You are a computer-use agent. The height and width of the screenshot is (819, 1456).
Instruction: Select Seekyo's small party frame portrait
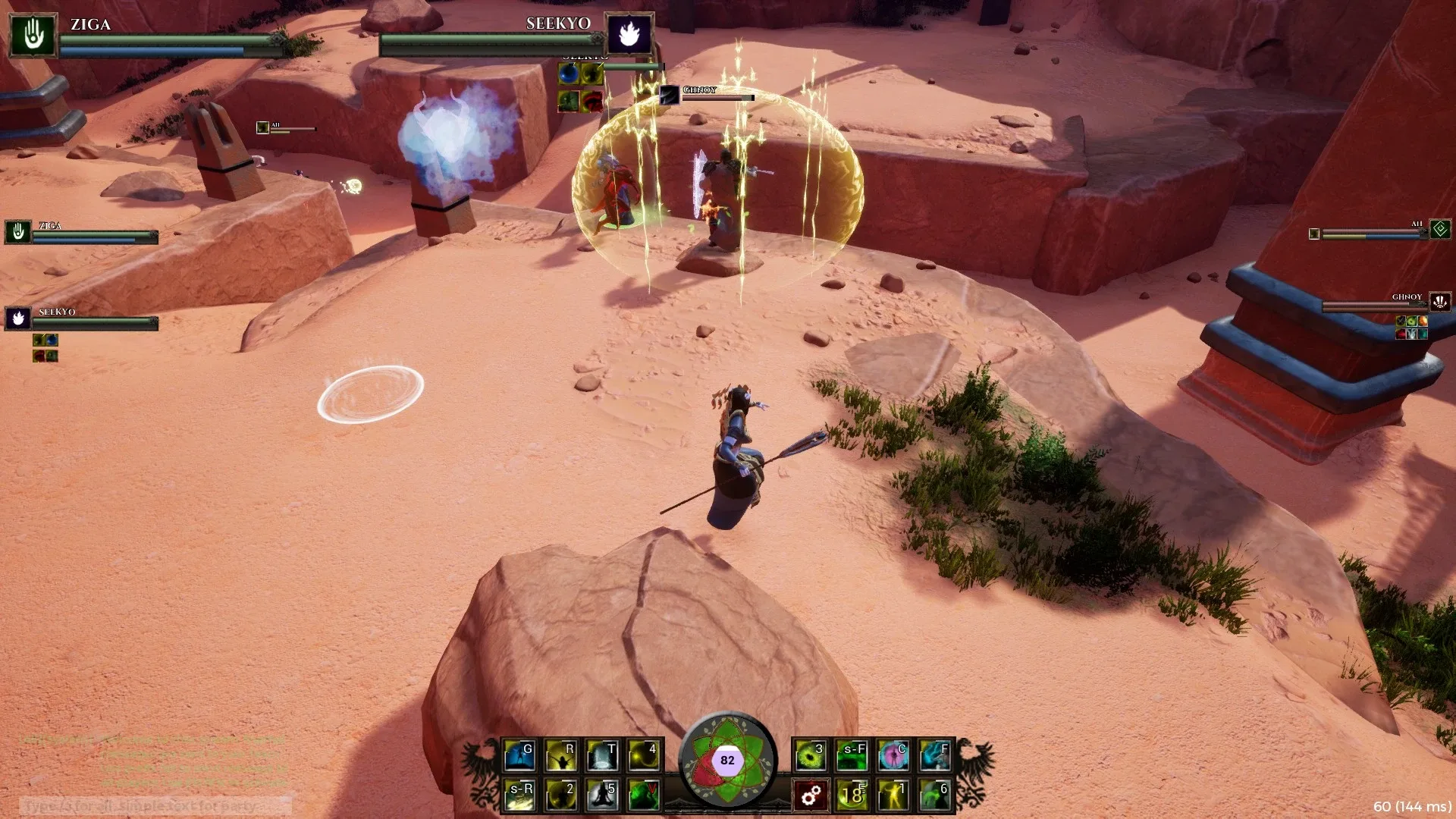[x=18, y=319]
